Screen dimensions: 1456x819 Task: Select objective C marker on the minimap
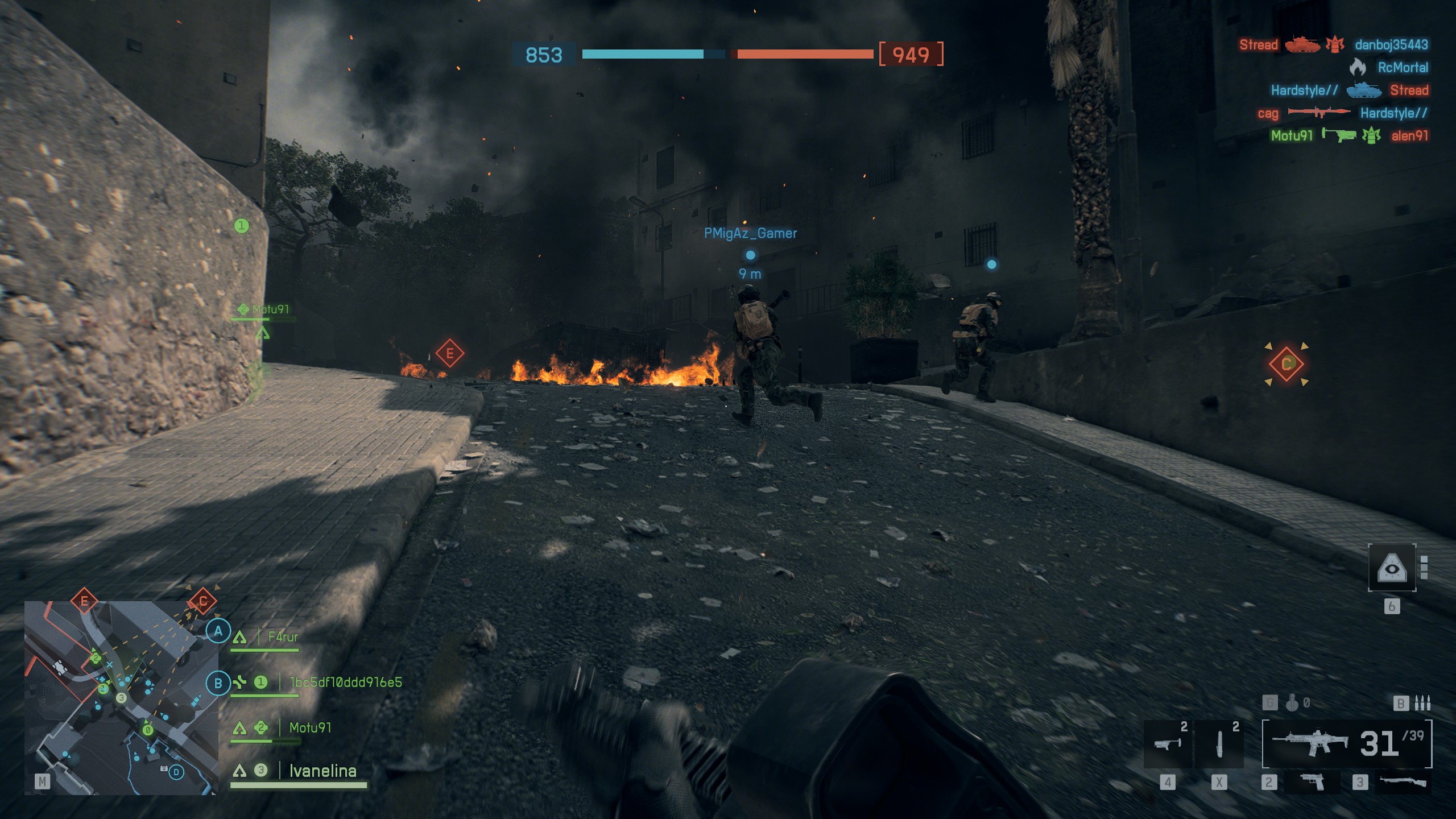pos(202,601)
